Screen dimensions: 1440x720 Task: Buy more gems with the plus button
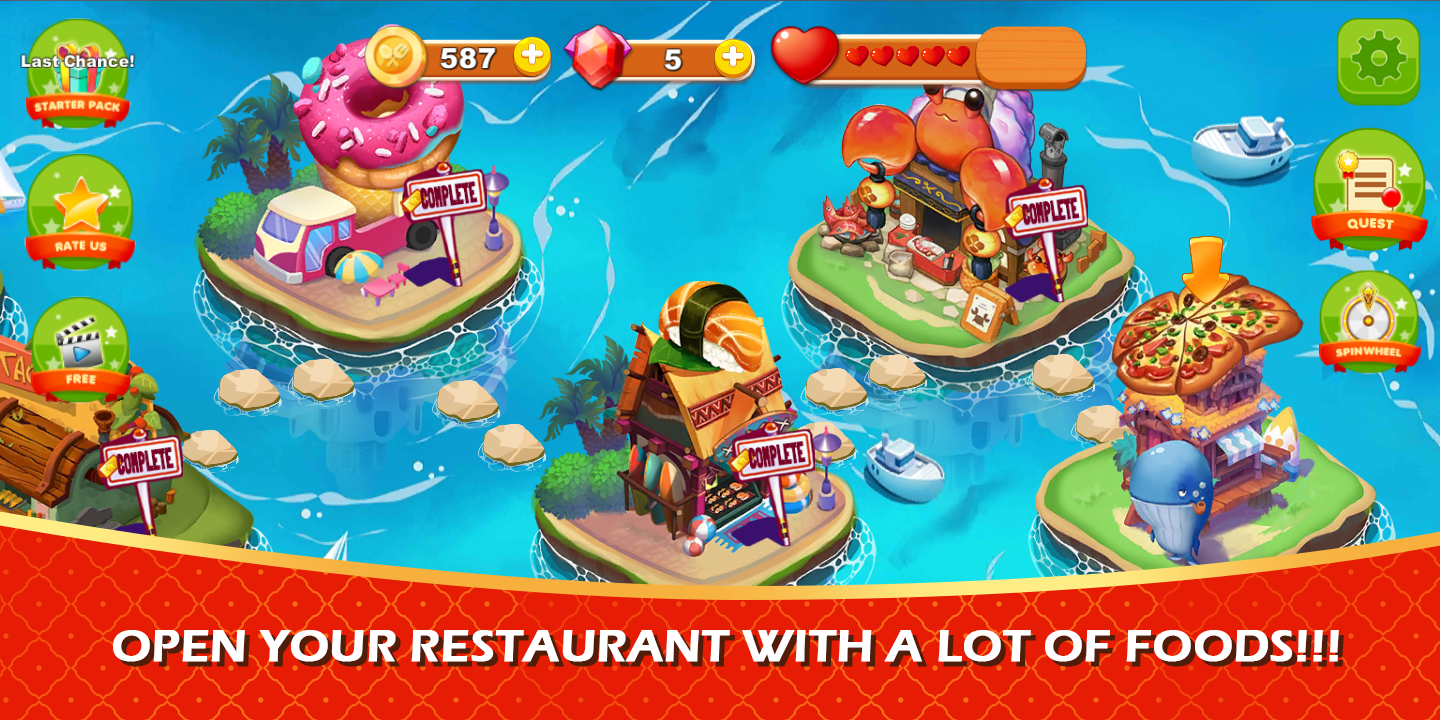coord(735,57)
